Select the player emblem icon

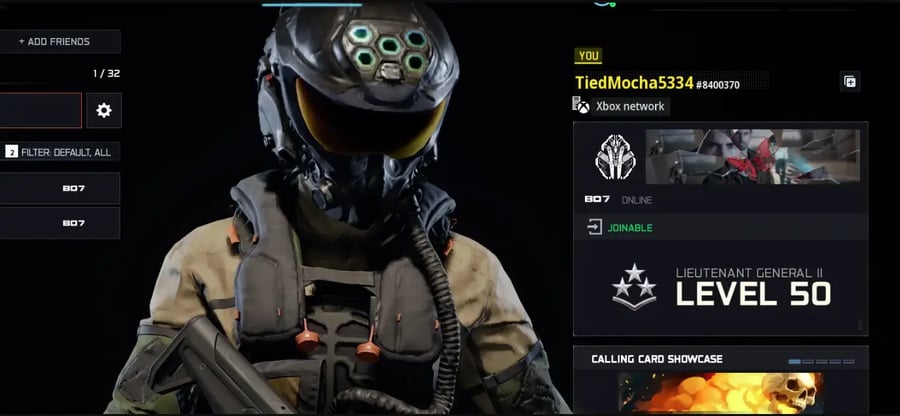[x=610, y=157]
